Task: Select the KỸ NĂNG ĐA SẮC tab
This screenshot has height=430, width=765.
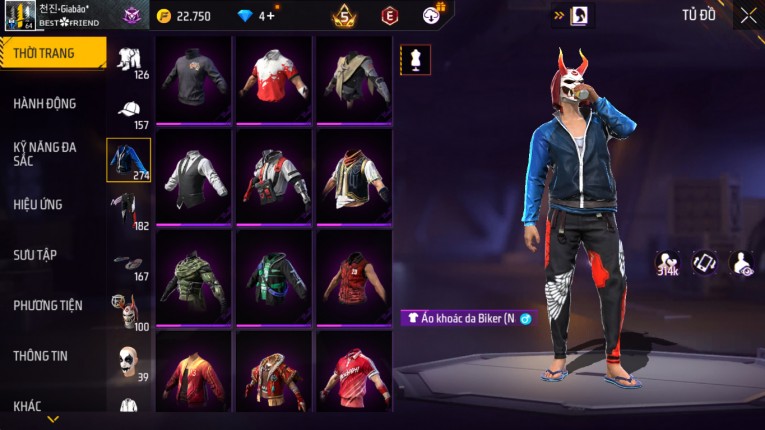Action: [x=45, y=153]
